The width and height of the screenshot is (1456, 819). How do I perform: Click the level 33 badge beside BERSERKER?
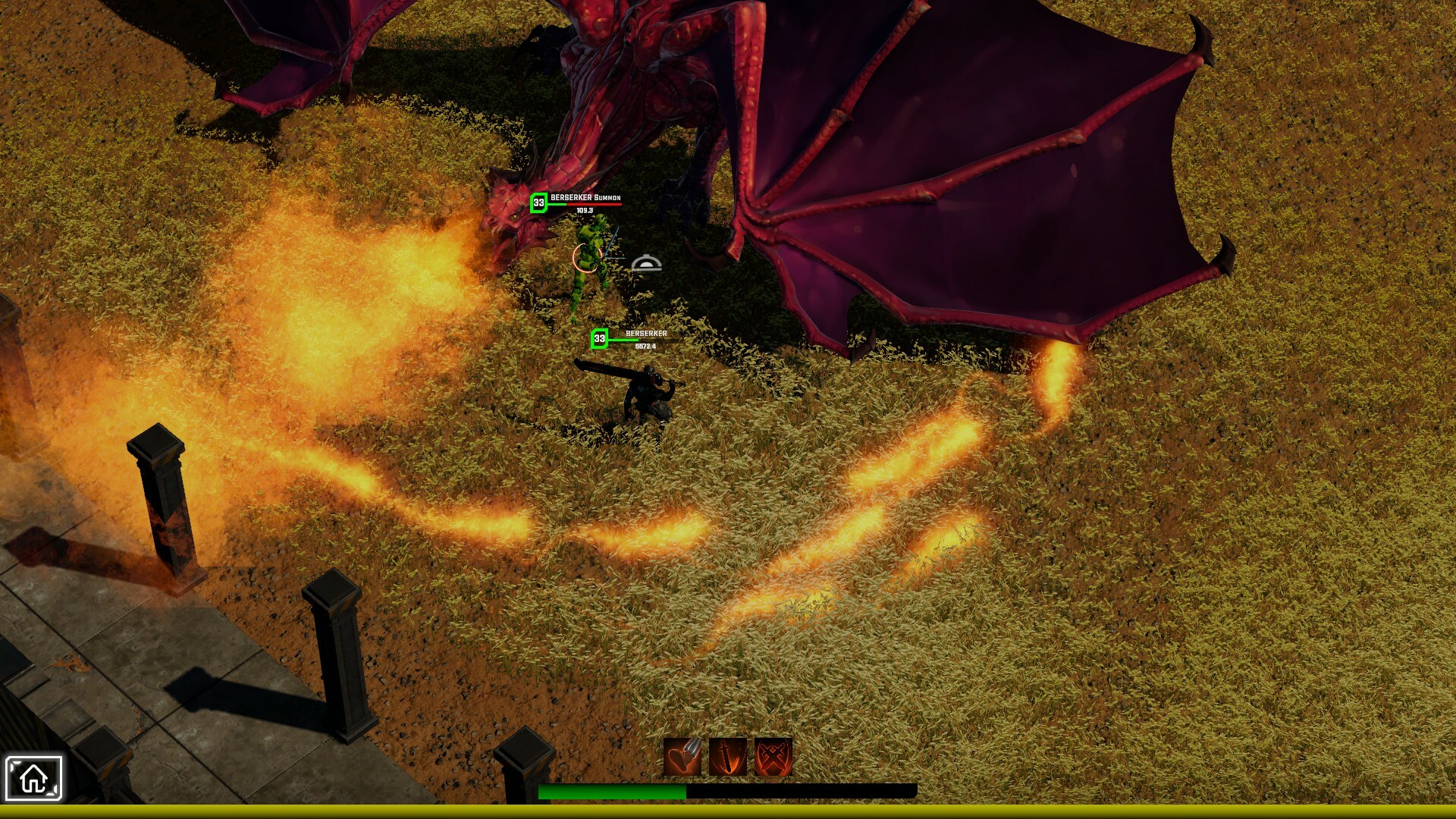click(598, 339)
